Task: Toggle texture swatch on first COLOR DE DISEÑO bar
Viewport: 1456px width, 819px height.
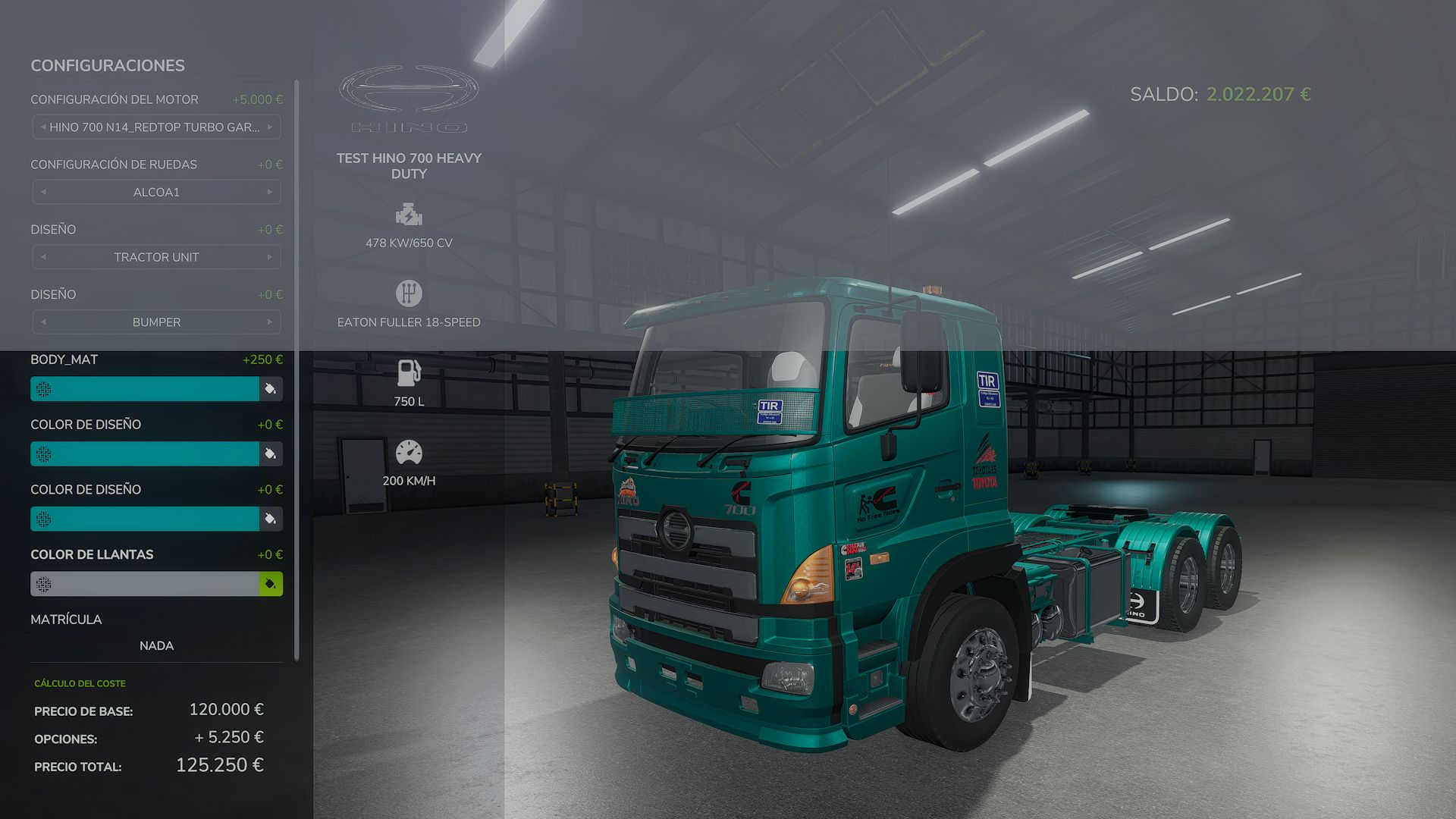Action: pyautogui.click(x=43, y=453)
